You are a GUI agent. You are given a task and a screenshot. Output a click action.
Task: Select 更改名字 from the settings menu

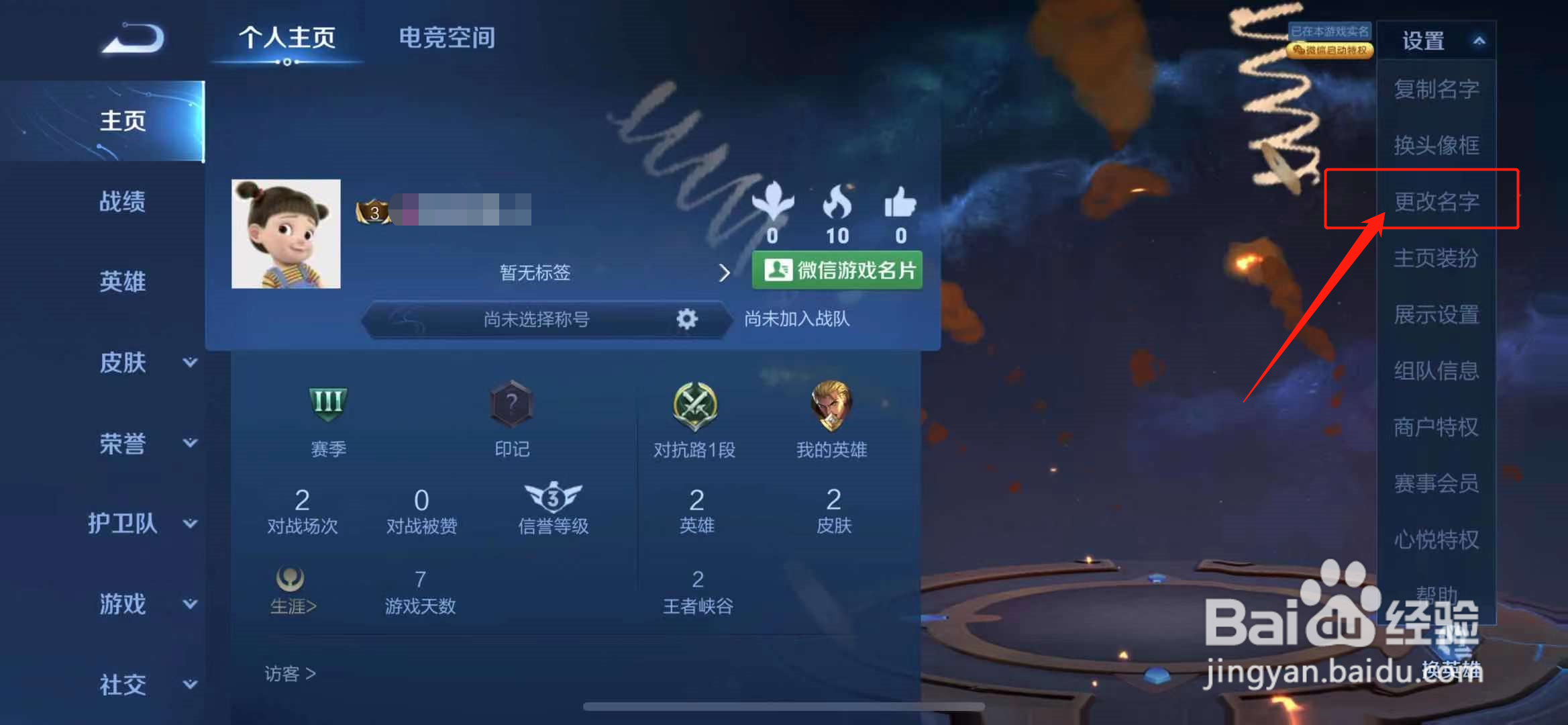click(1436, 201)
